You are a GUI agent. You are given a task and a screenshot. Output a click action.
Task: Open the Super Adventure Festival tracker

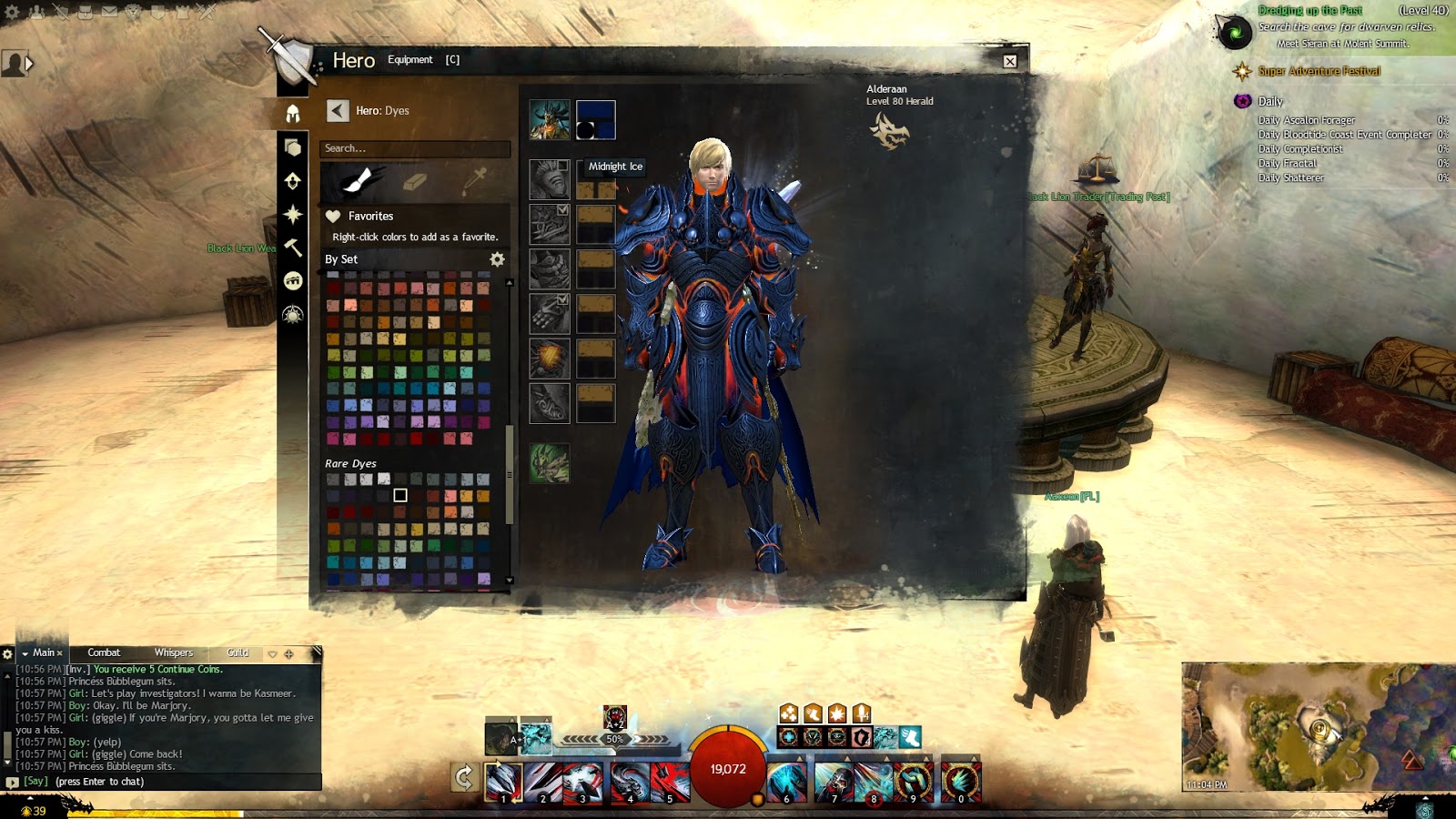tap(1319, 71)
